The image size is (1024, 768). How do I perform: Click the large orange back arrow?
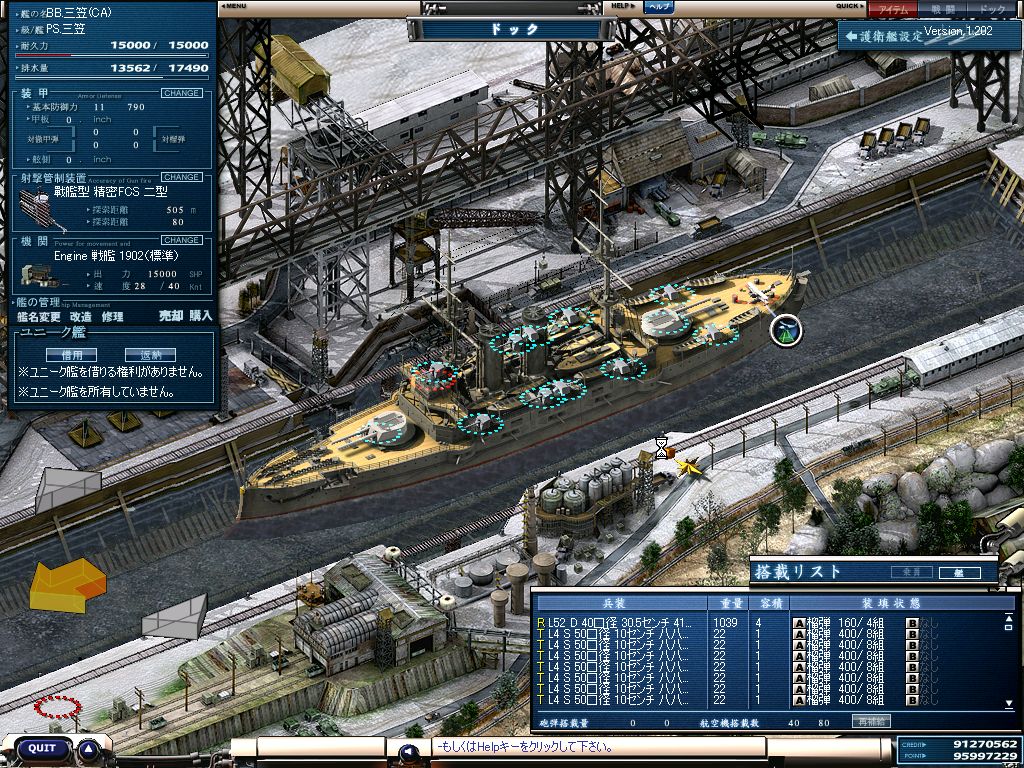(x=66, y=584)
